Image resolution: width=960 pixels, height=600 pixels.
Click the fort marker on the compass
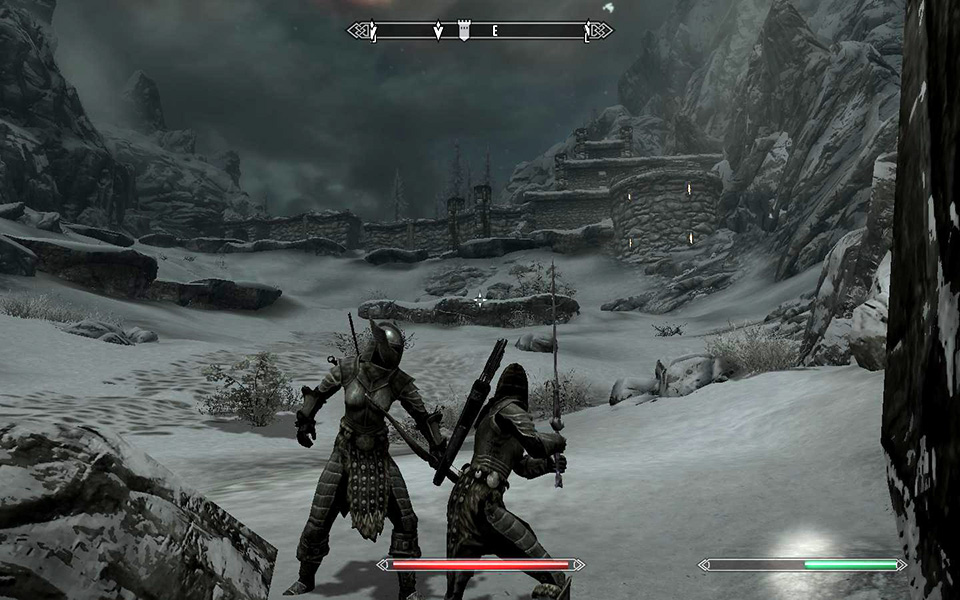point(464,31)
